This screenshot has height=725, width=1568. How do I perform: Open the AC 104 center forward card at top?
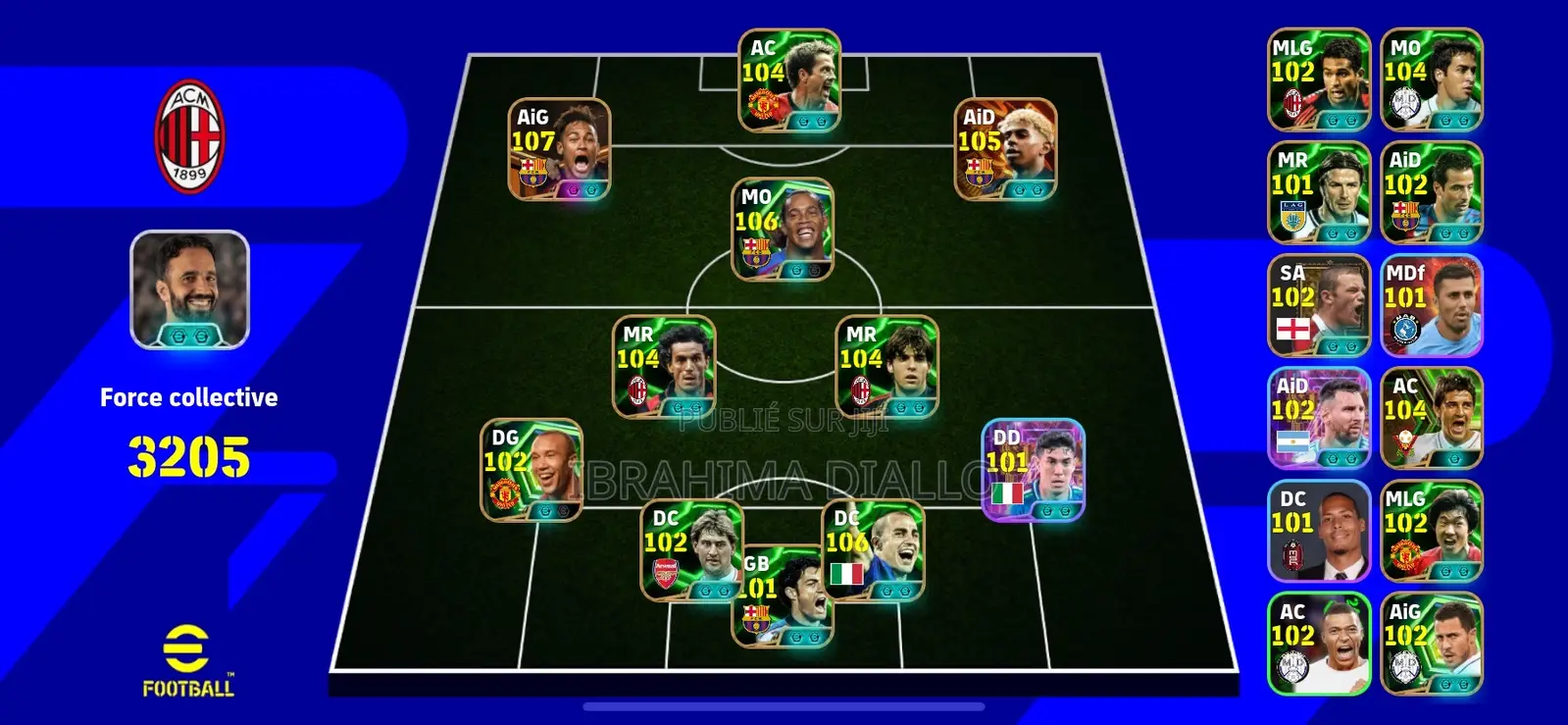pyautogui.click(x=785, y=81)
